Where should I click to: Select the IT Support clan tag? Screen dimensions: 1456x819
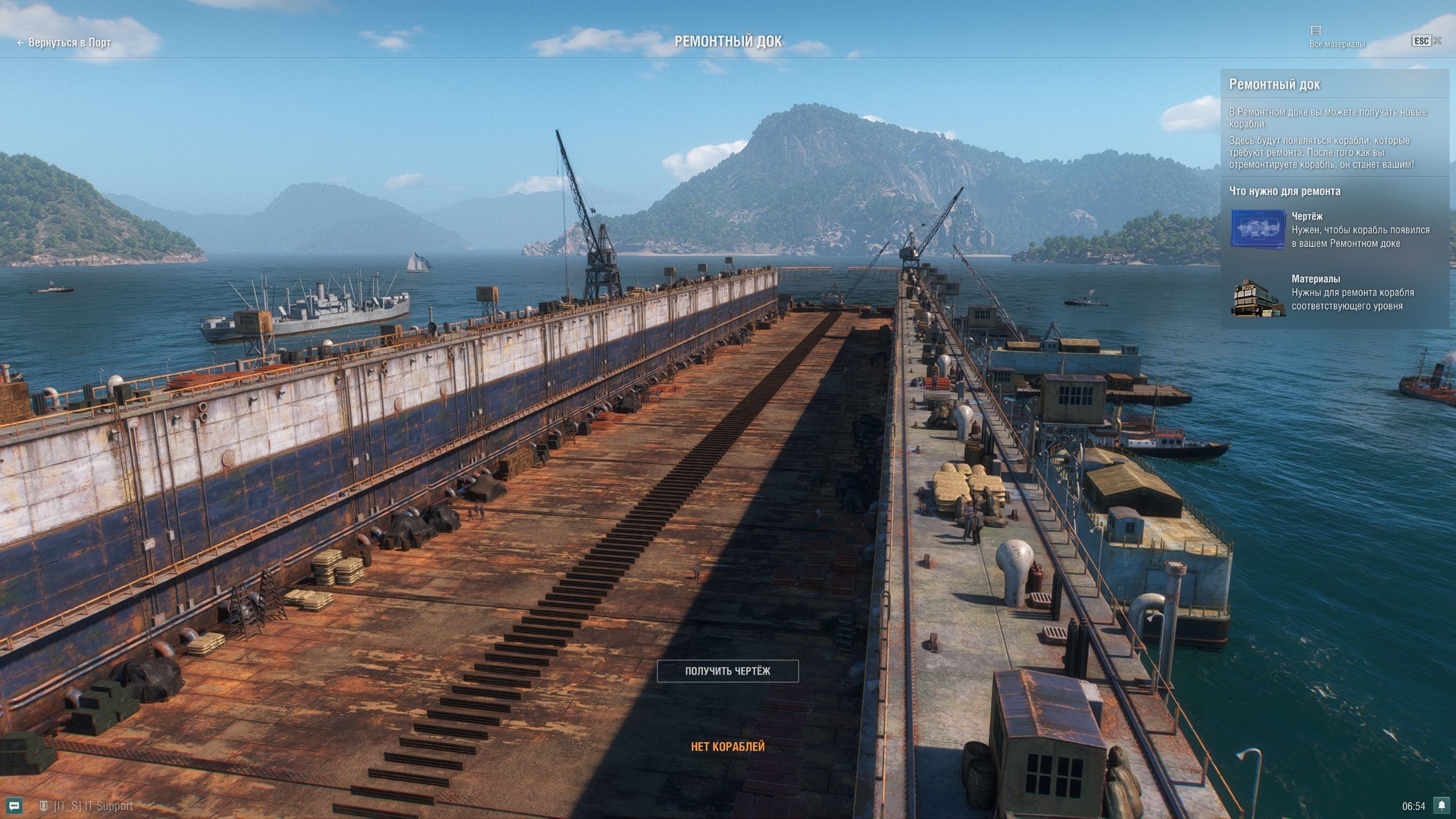93,806
